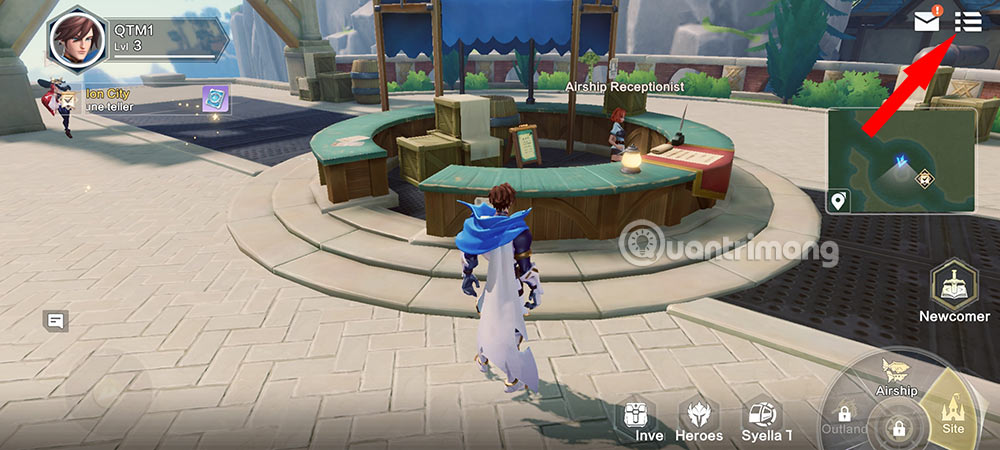
Task: Click the locked Outland option
Action: 845,418
